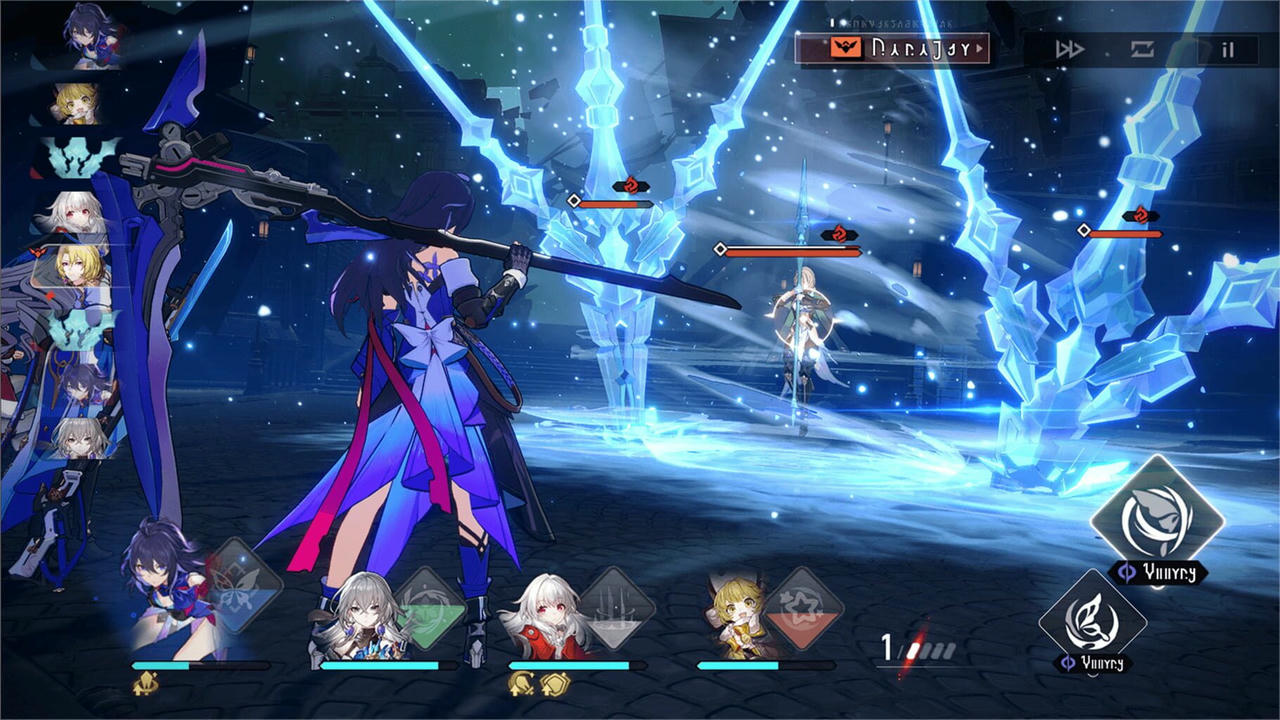The height and width of the screenshot is (720, 1280).
Task: Click the buff icon under Seele's health bar
Action: coord(143,684)
